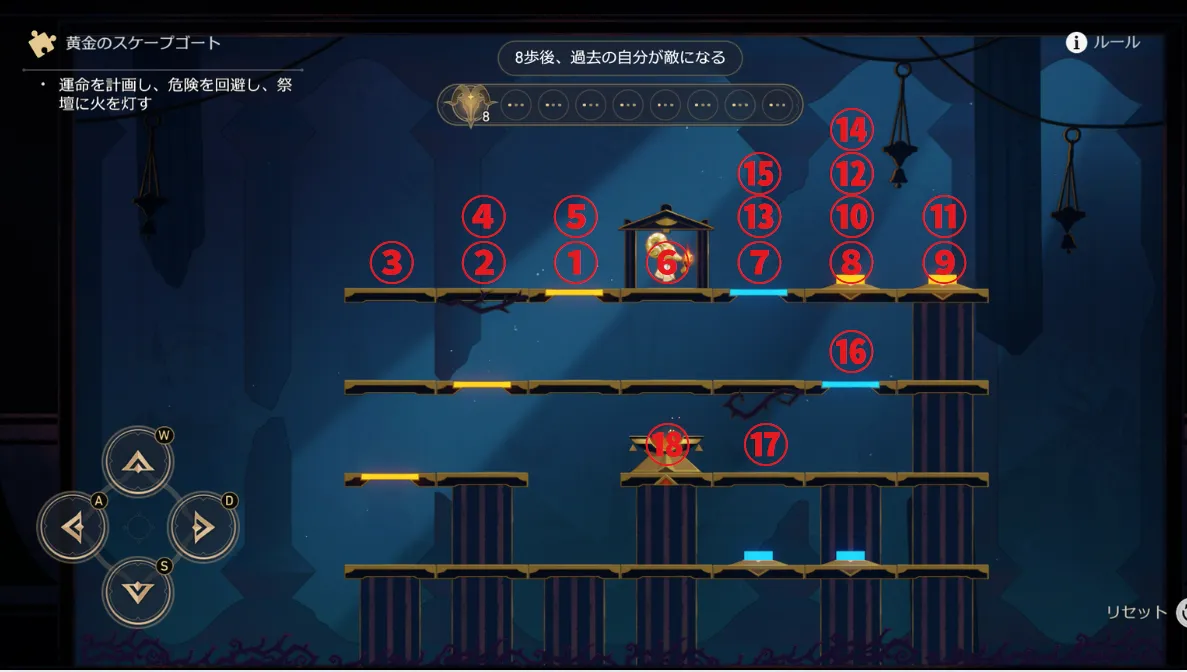Open the ルール rules info
This screenshot has width=1187, height=672.
pyautogui.click(x=1103, y=42)
